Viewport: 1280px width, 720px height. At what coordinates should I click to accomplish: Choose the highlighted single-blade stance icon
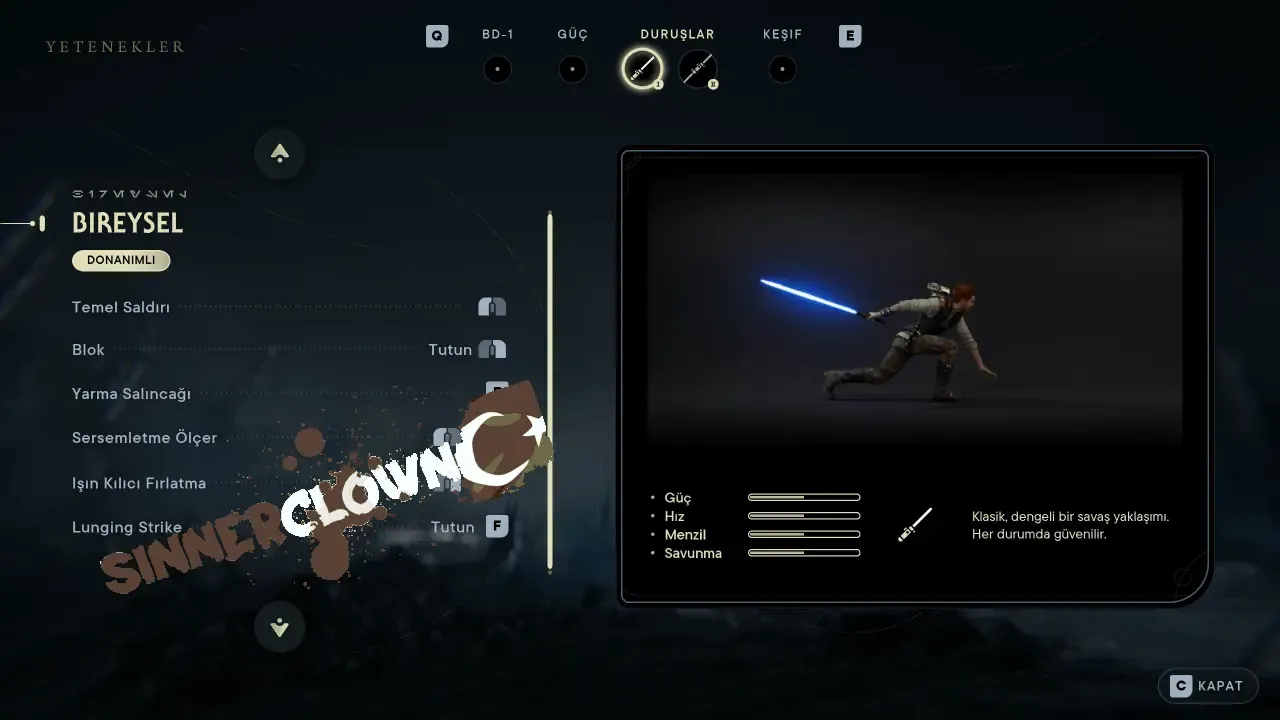click(x=641, y=69)
